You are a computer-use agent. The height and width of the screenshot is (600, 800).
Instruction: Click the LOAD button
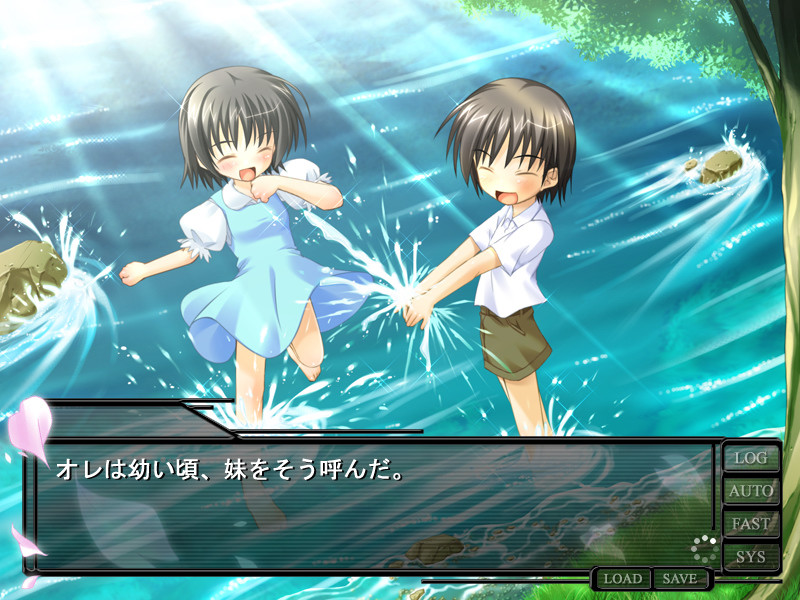click(x=622, y=579)
